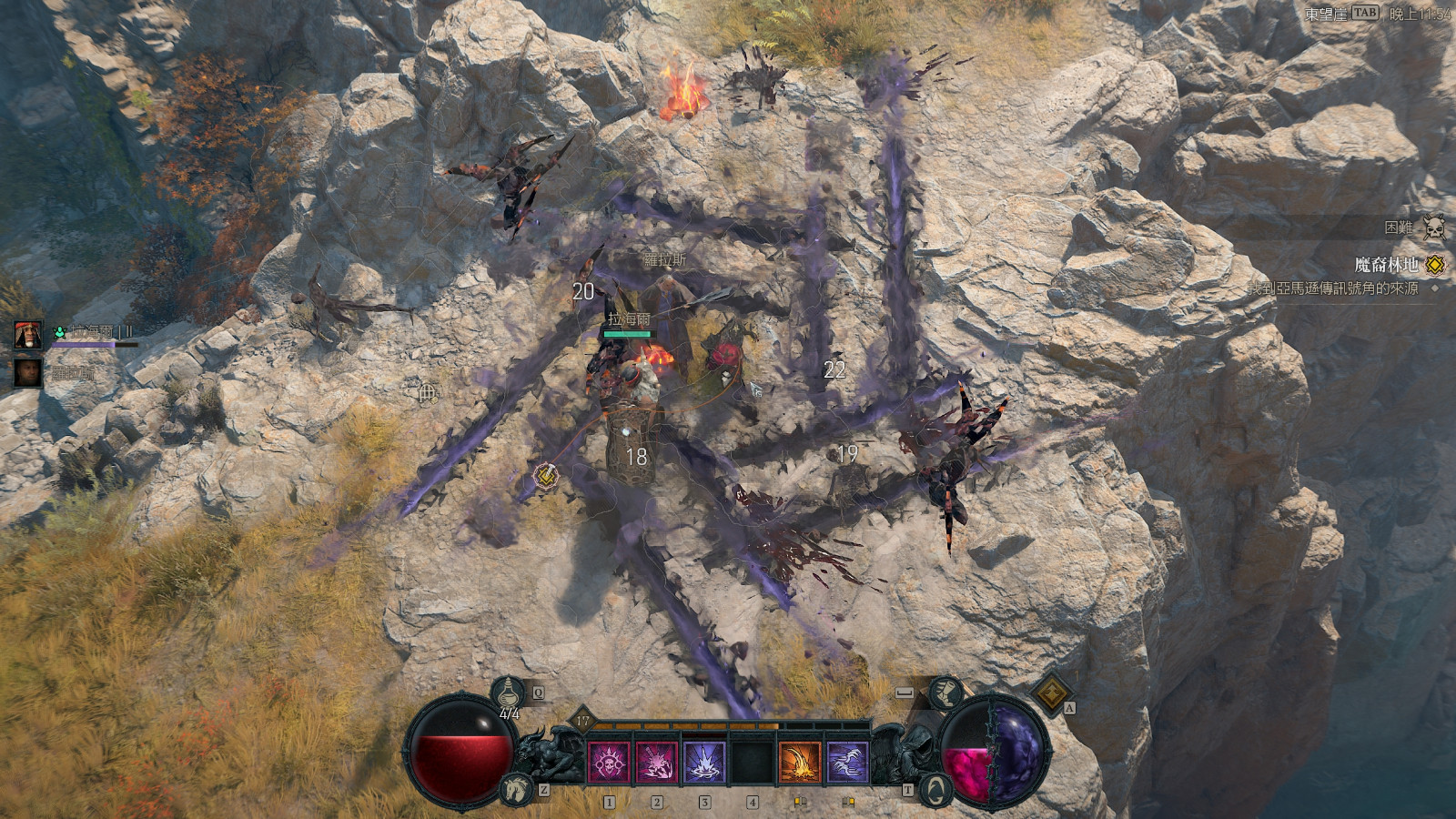Click 羅拉斯's party portrait
This screenshot has height=819, width=1456.
27,373
